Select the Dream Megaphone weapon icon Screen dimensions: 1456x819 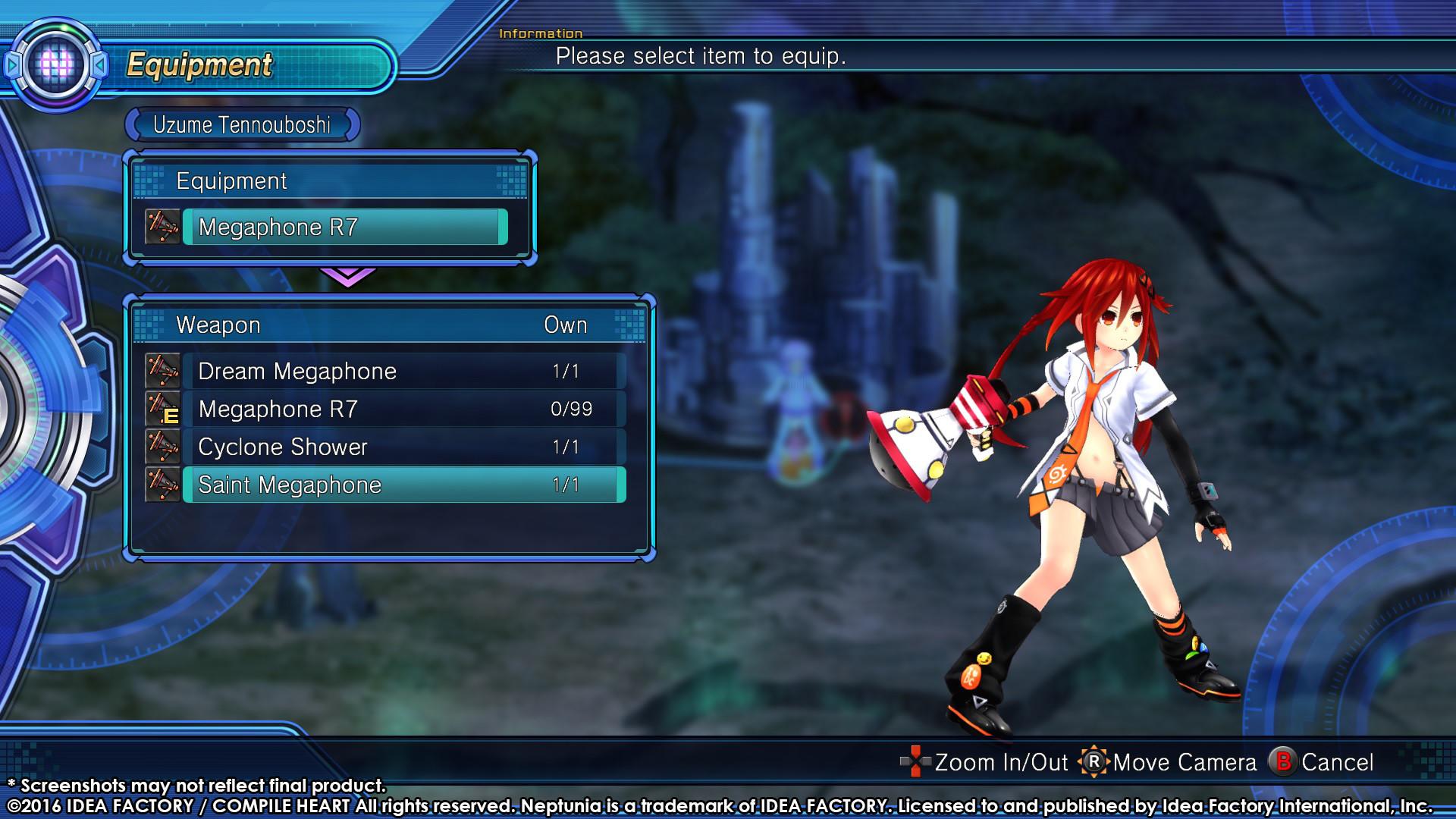(162, 371)
